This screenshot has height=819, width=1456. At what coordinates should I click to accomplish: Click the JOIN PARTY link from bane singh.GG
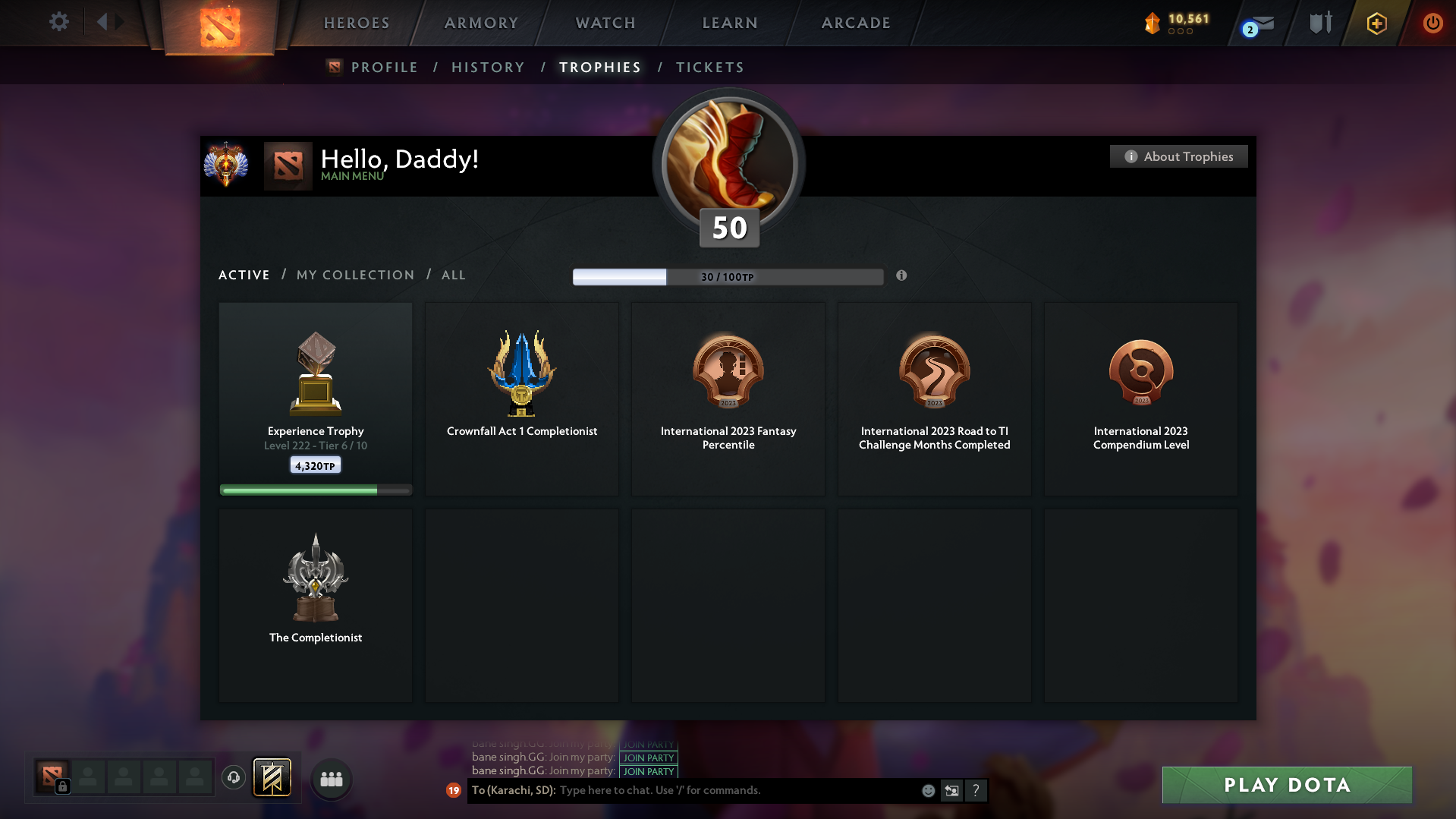click(648, 758)
